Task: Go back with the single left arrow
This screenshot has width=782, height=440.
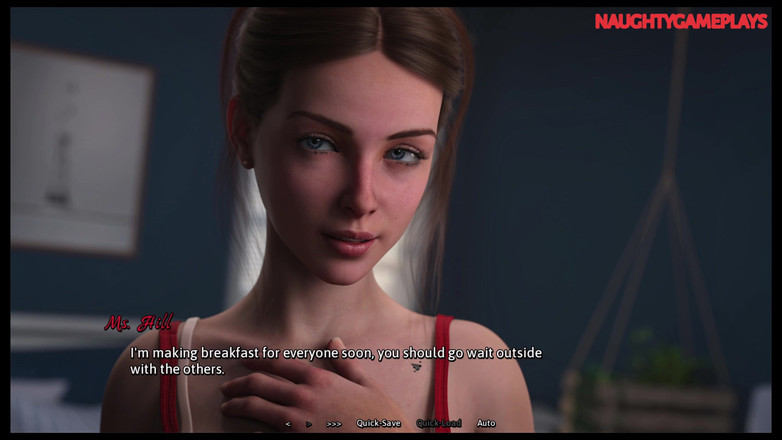Action: tap(288, 424)
